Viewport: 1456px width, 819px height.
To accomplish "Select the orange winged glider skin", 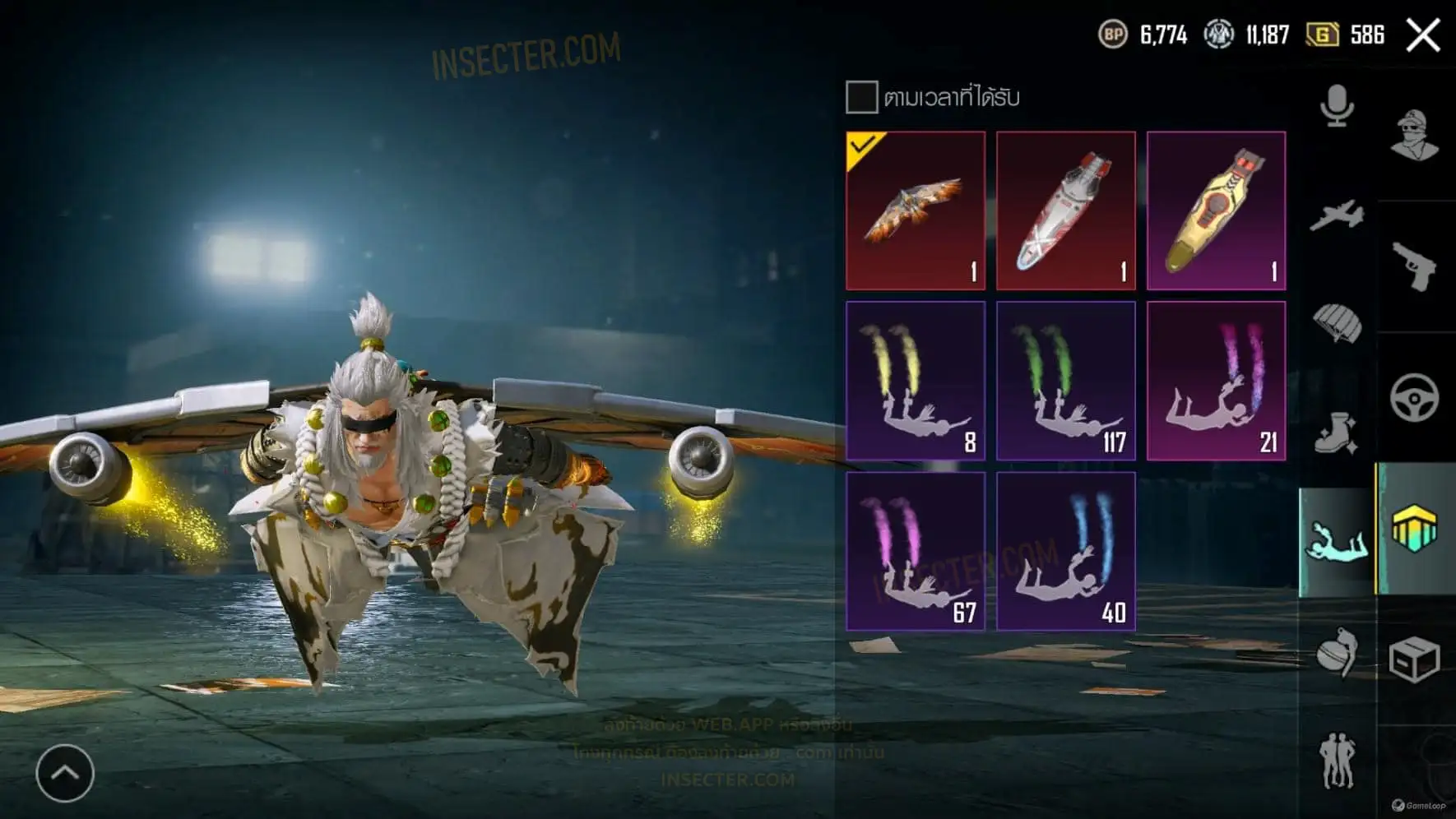I will click(x=916, y=211).
